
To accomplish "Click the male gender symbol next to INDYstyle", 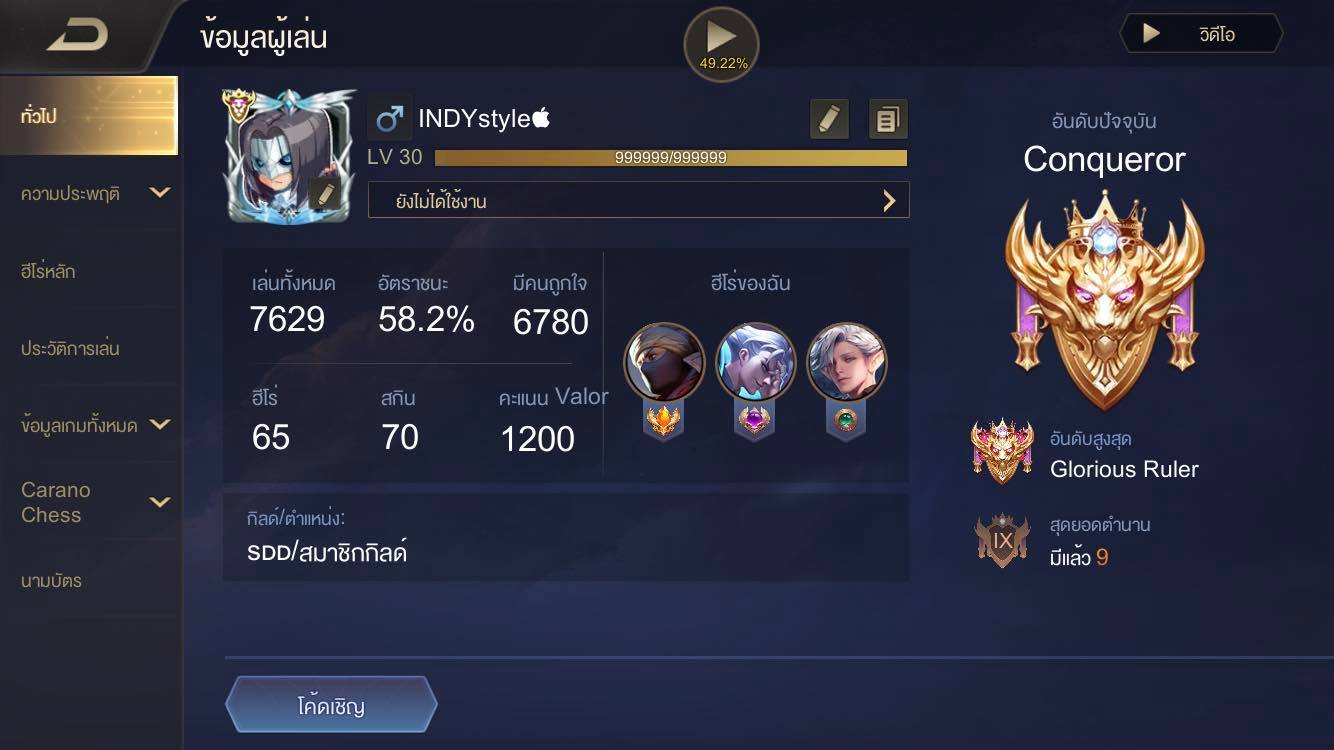I will (390, 116).
